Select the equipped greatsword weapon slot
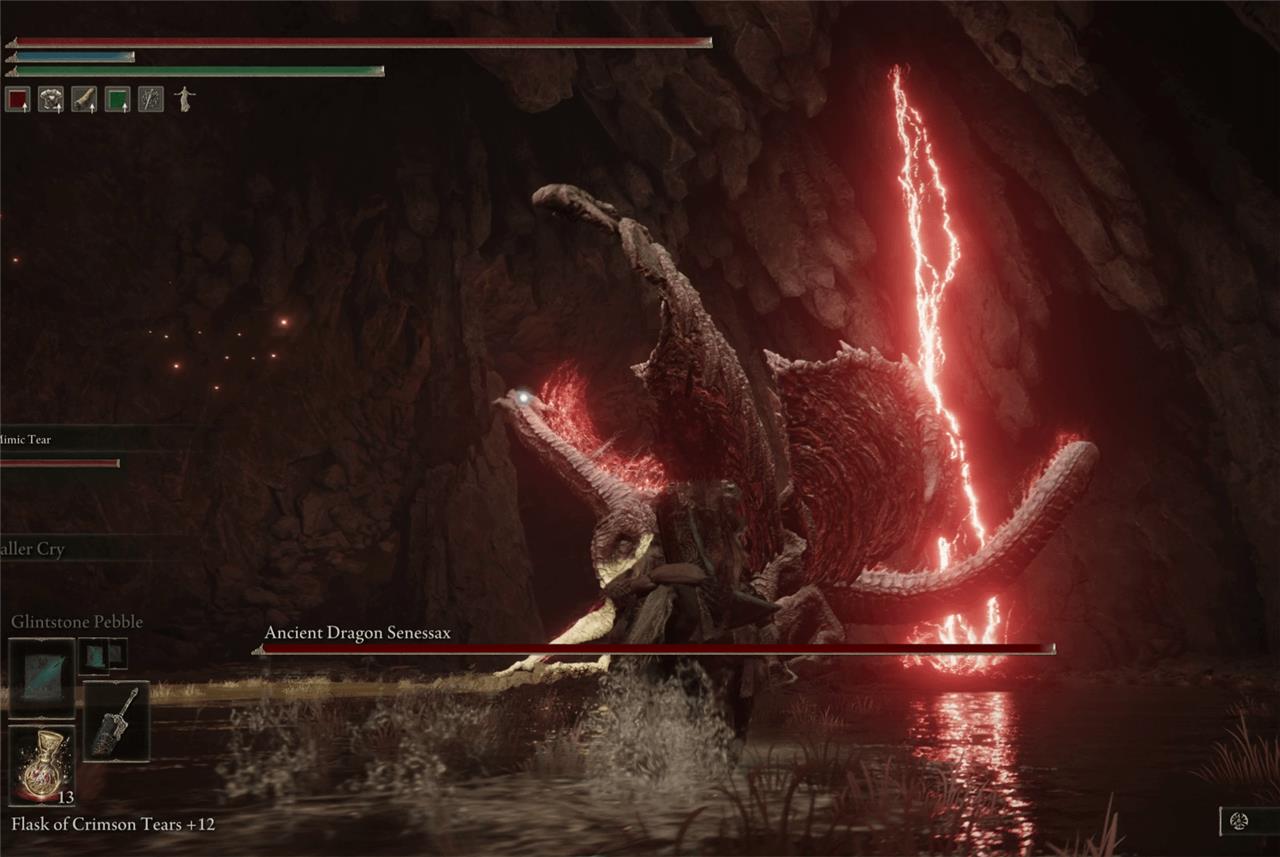This screenshot has width=1280, height=857. pyautogui.click(x=116, y=721)
